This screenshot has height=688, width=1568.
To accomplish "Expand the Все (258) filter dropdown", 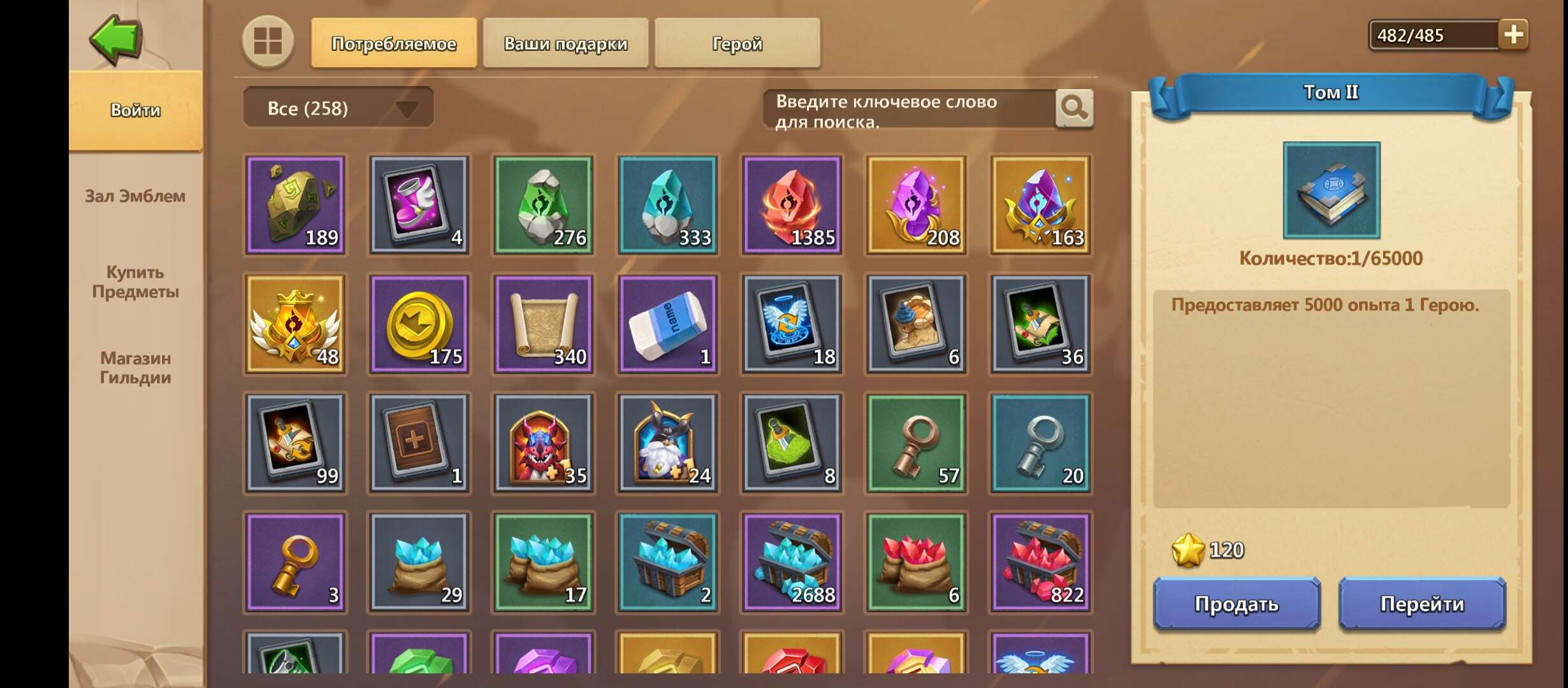I will [338, 108].
